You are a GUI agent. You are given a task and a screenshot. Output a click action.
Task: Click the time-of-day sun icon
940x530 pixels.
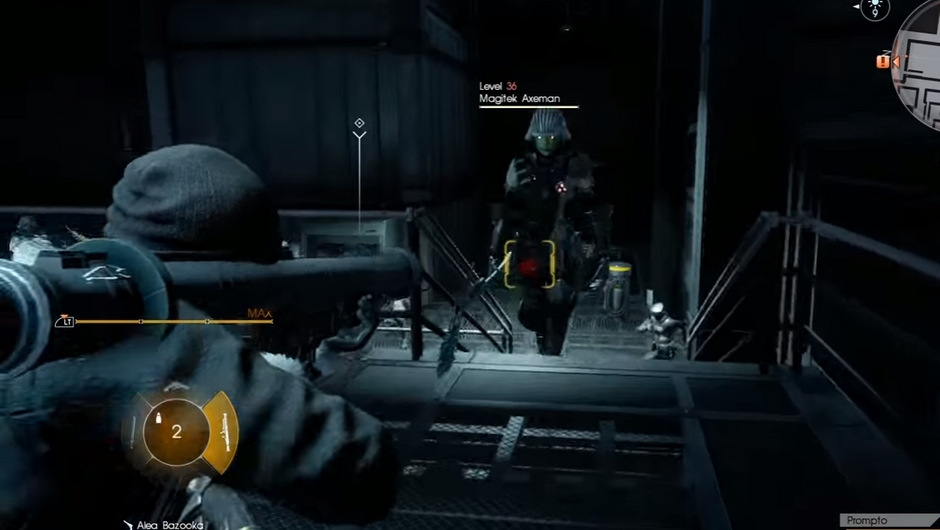click(875, 9)
